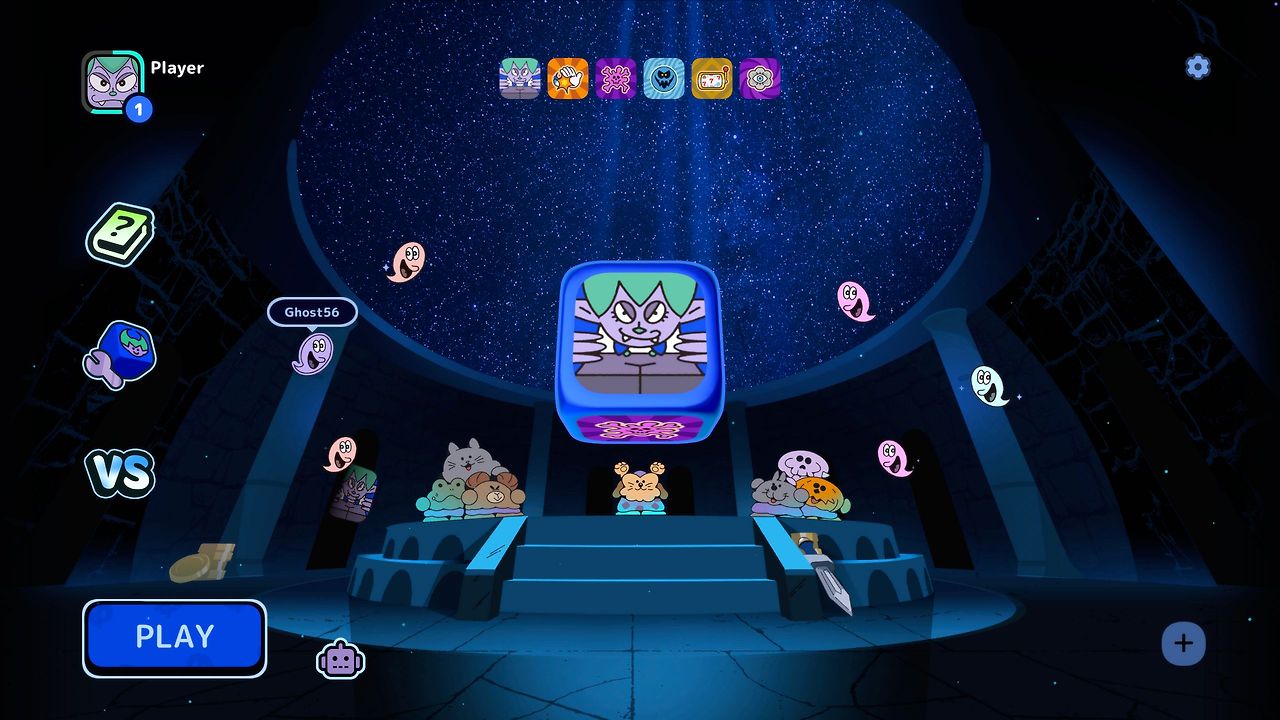Toggle the robot bot opponent option
This screenshot has height=720, width=1280.
(x=341, y=657)
